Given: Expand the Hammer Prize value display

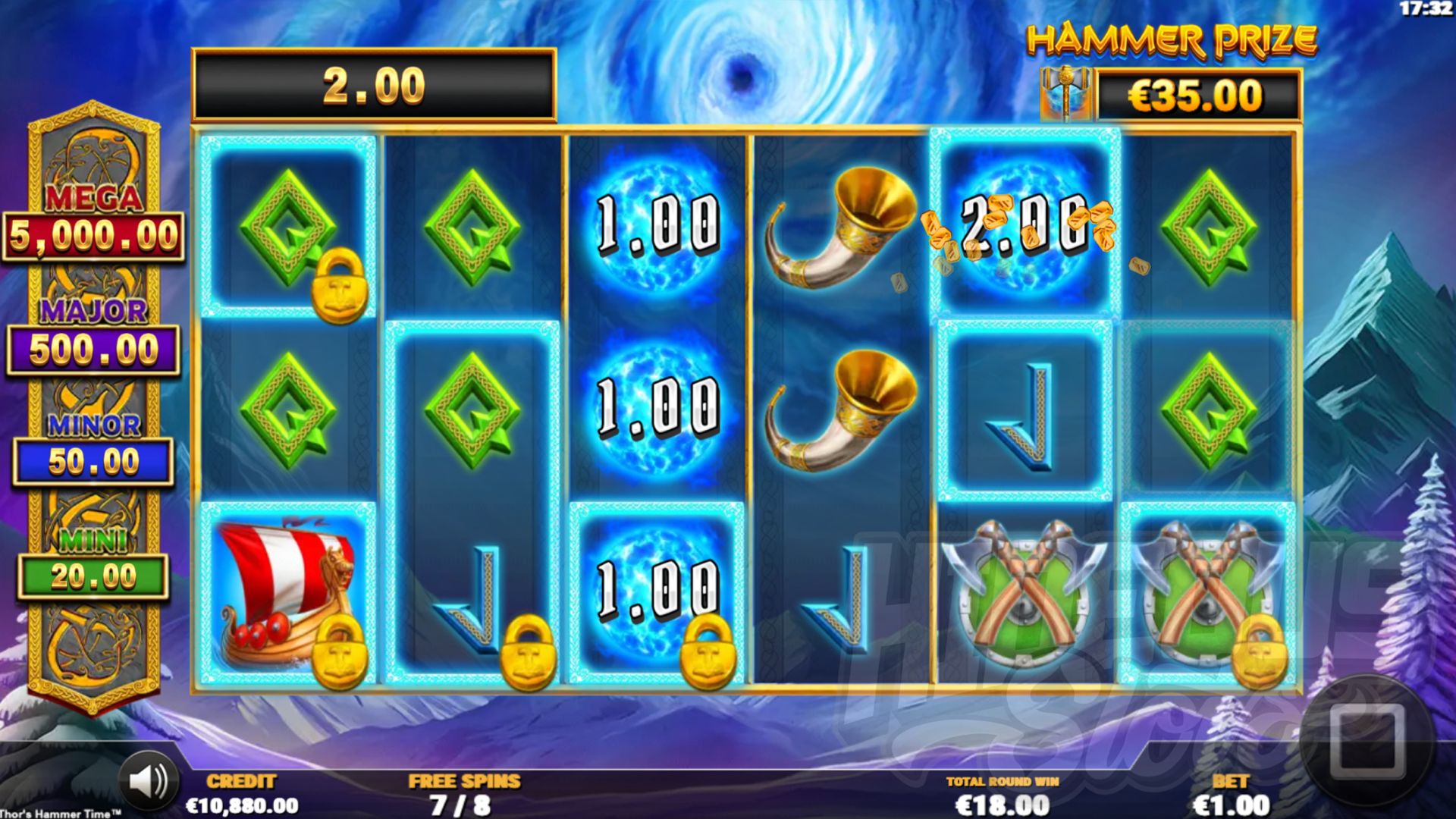Looking at the screenshot, I should pos(1206,95).
